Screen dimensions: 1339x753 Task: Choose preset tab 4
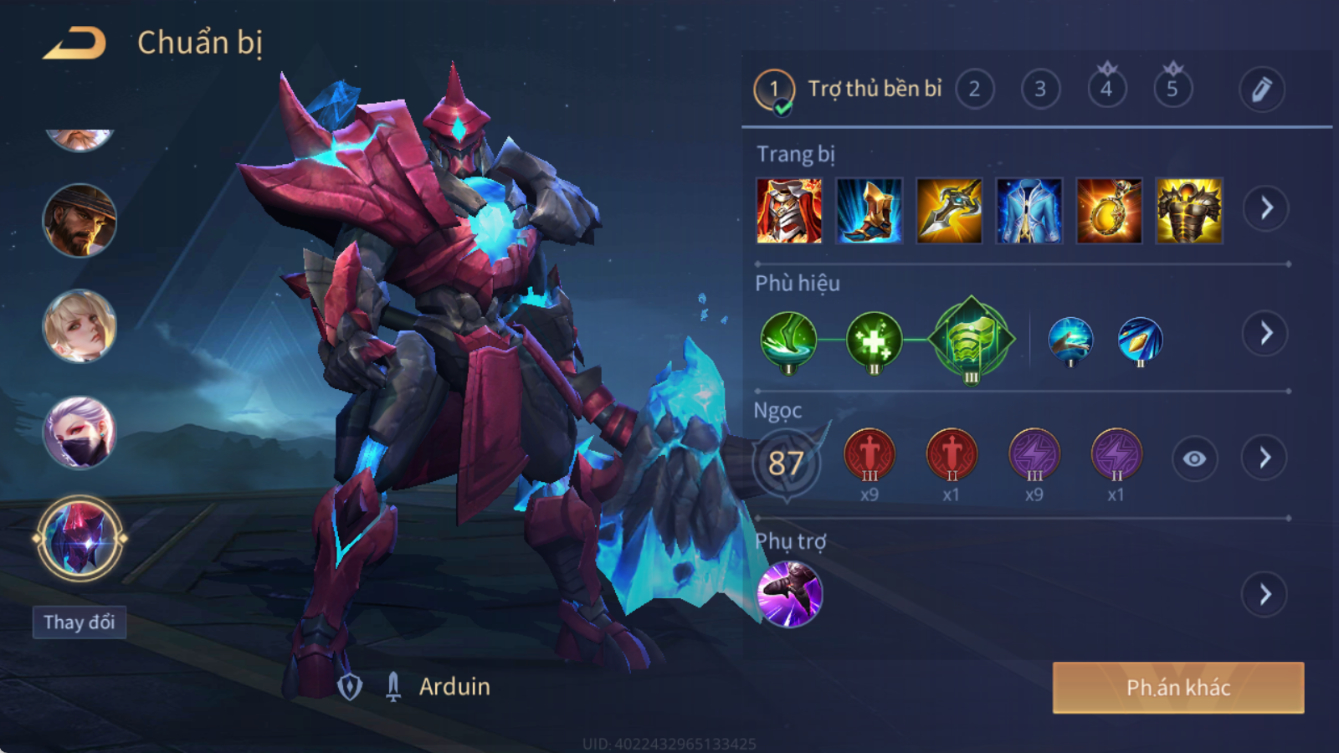click(x=1106, y=90)
